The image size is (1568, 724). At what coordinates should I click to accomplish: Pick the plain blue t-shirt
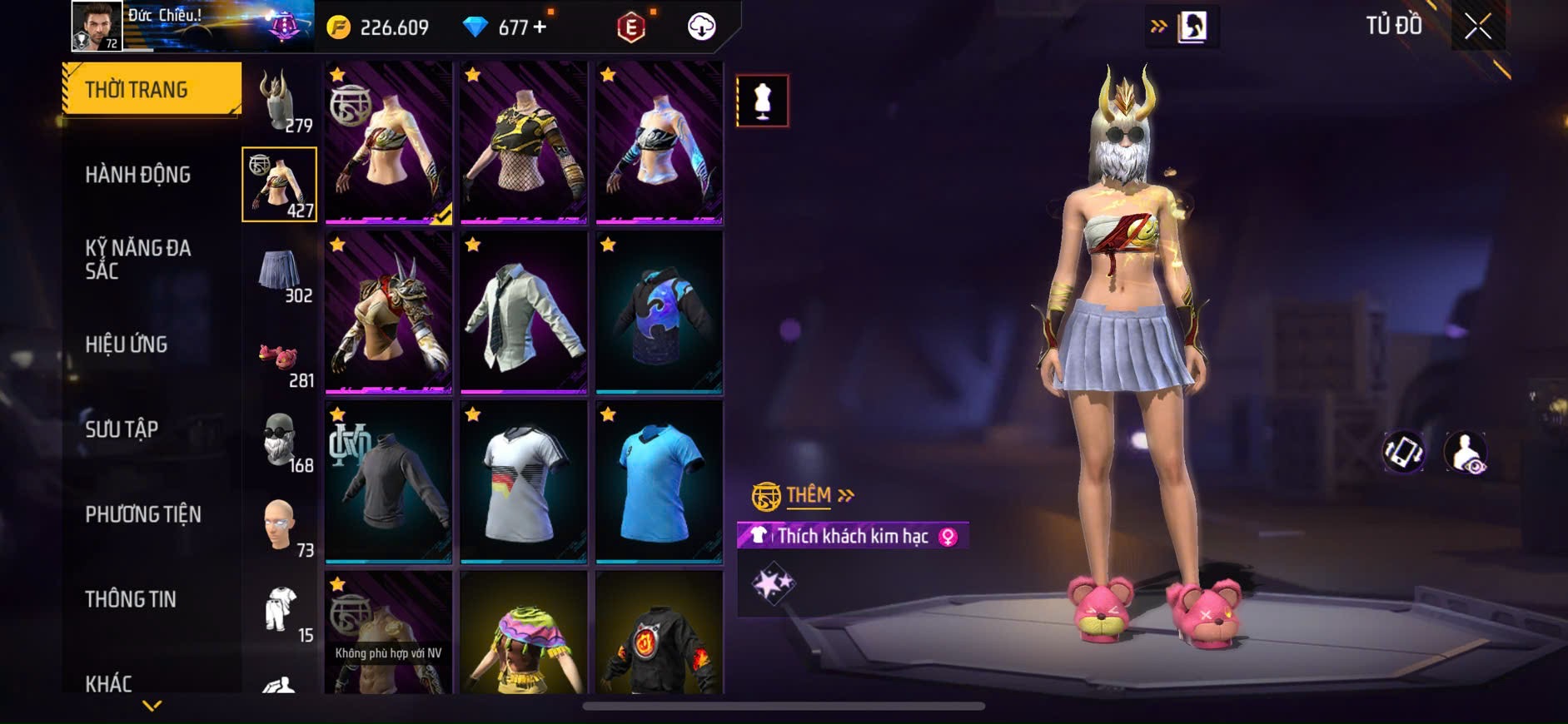[659, 482]
